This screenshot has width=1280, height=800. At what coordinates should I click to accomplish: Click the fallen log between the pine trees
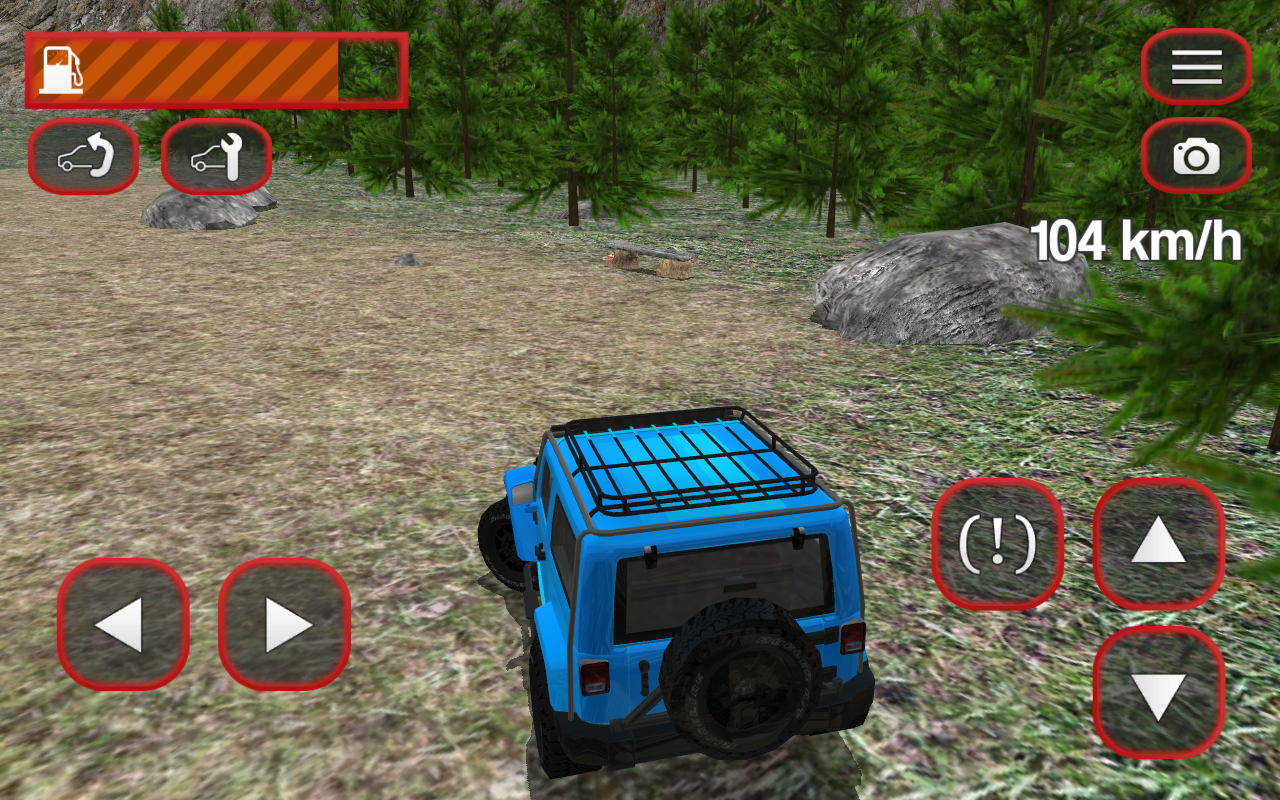[x=650, y=252]
